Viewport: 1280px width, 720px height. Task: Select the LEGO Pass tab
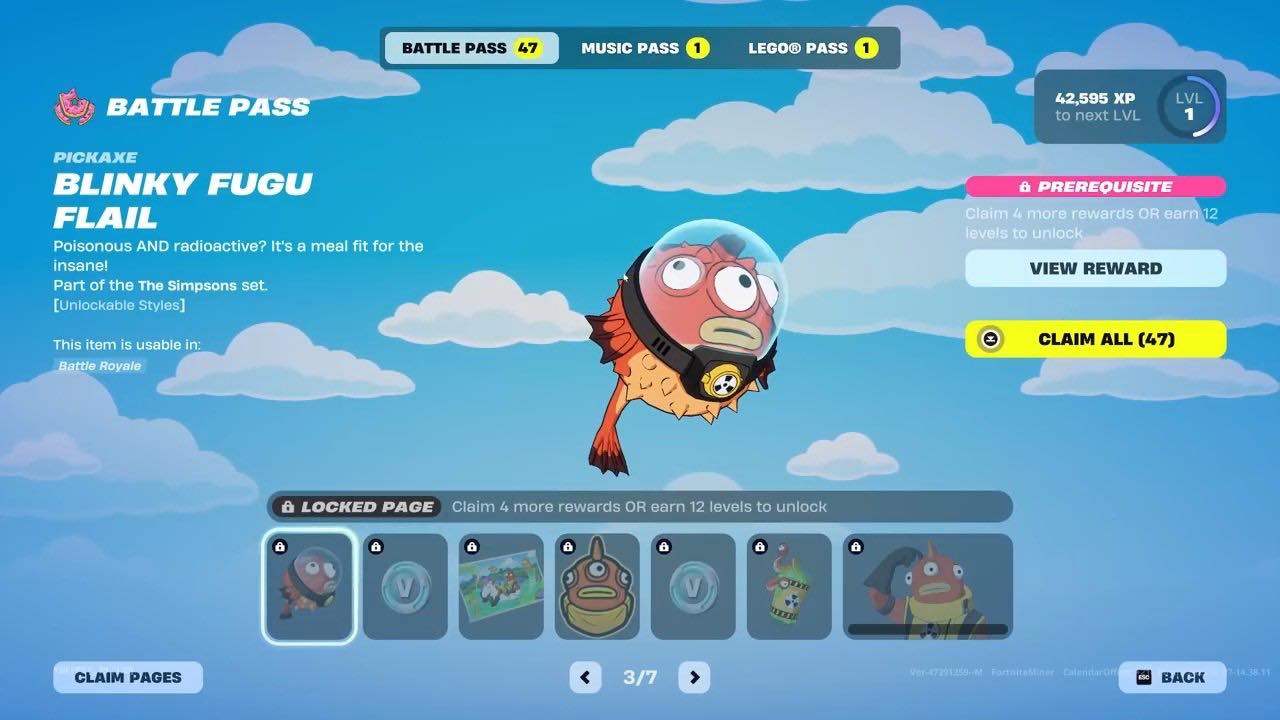(812, 48)
